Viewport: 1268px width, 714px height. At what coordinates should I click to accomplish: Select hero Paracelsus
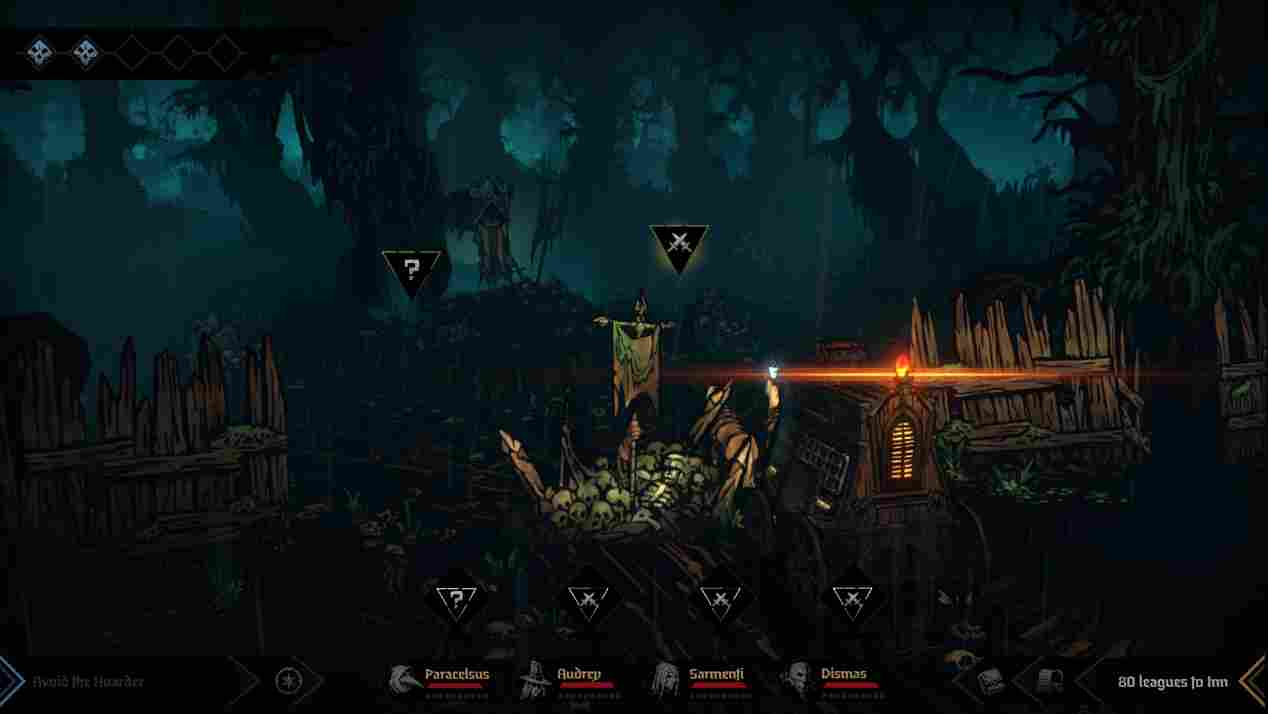[x=440, y=680]
